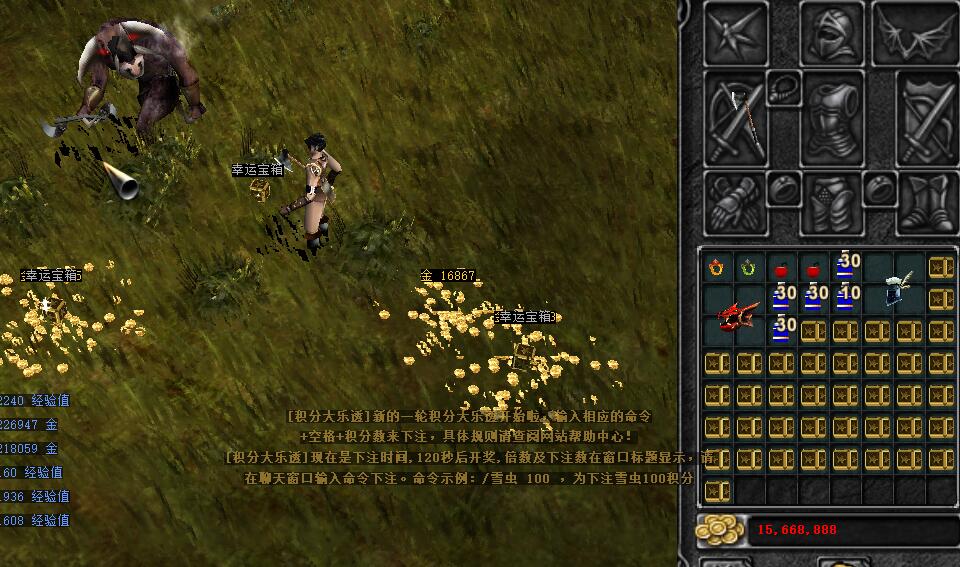Select the sword and bow weapon slot
Screen dimensions: 960x567
tap(736, 117)
